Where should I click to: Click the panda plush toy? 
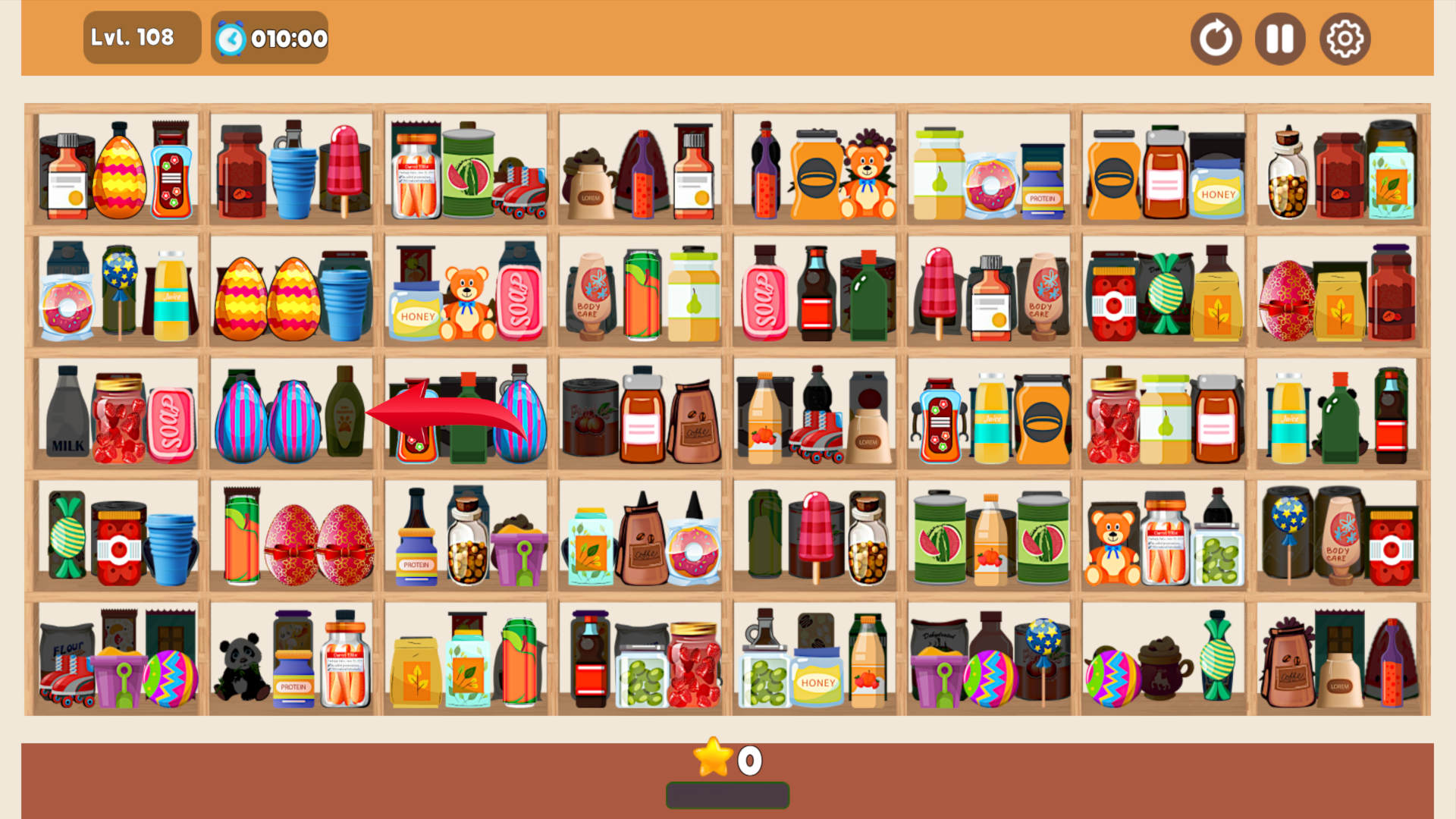[243, 667]
